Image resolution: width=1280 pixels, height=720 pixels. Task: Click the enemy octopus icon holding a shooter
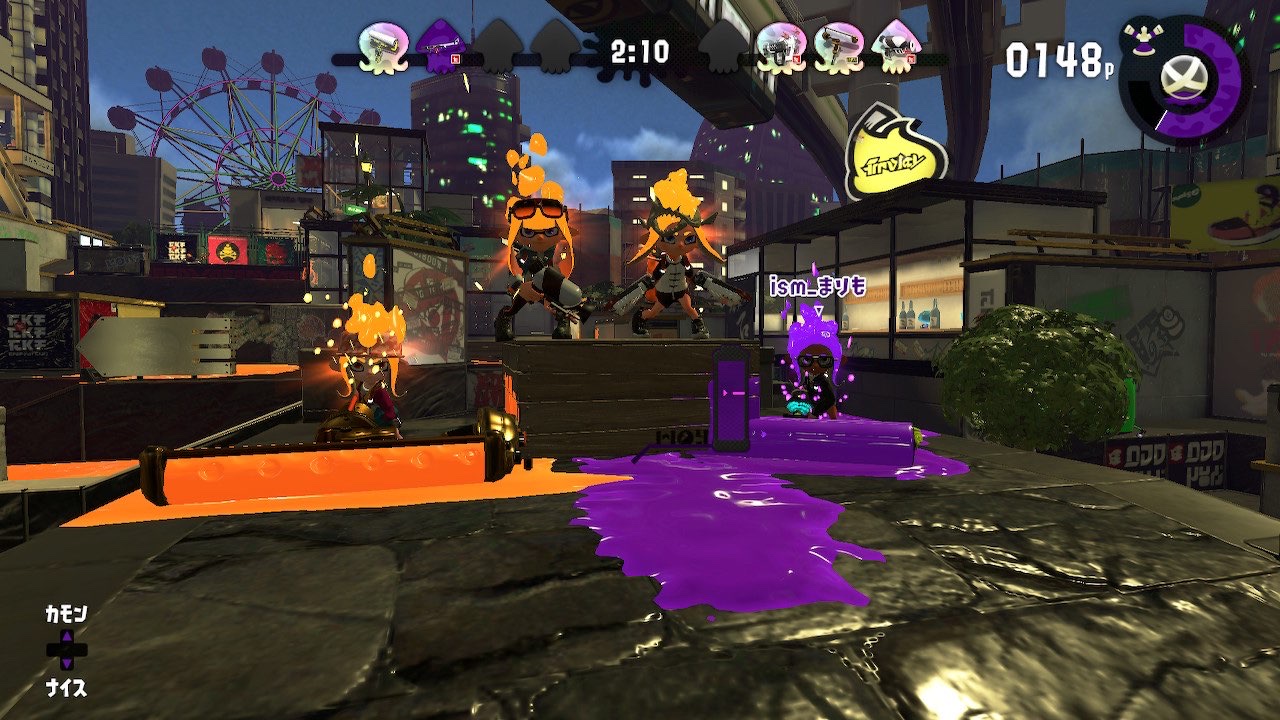pyautogui.click(x=781, y=47)
